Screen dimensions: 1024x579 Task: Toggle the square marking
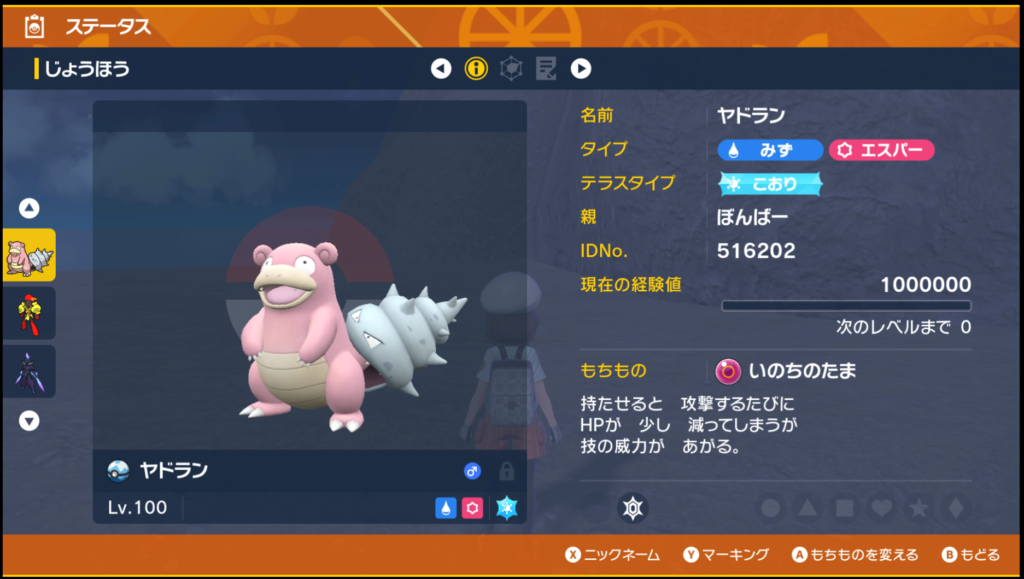click(845, 508)
